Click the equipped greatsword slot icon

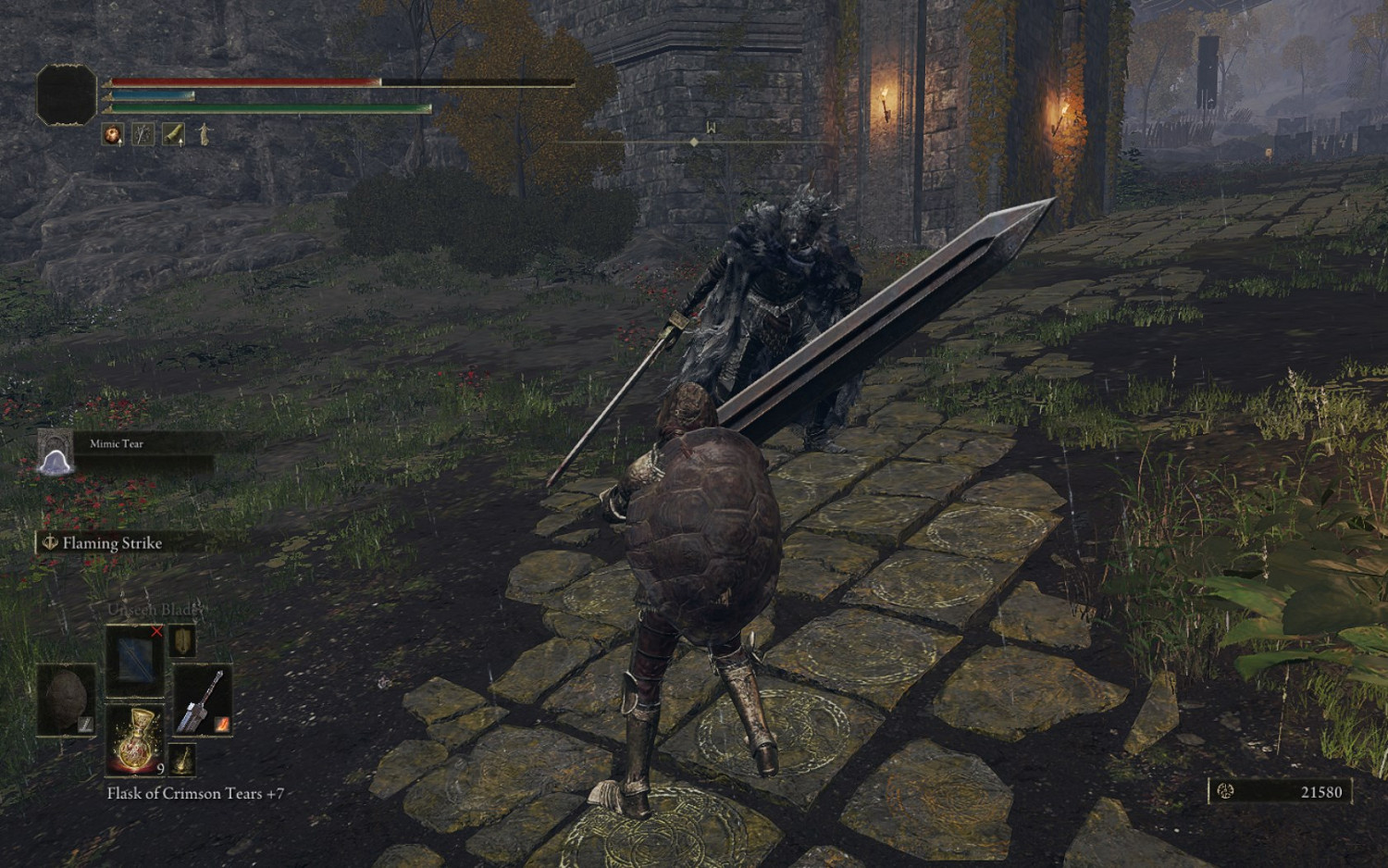[204, 701]
